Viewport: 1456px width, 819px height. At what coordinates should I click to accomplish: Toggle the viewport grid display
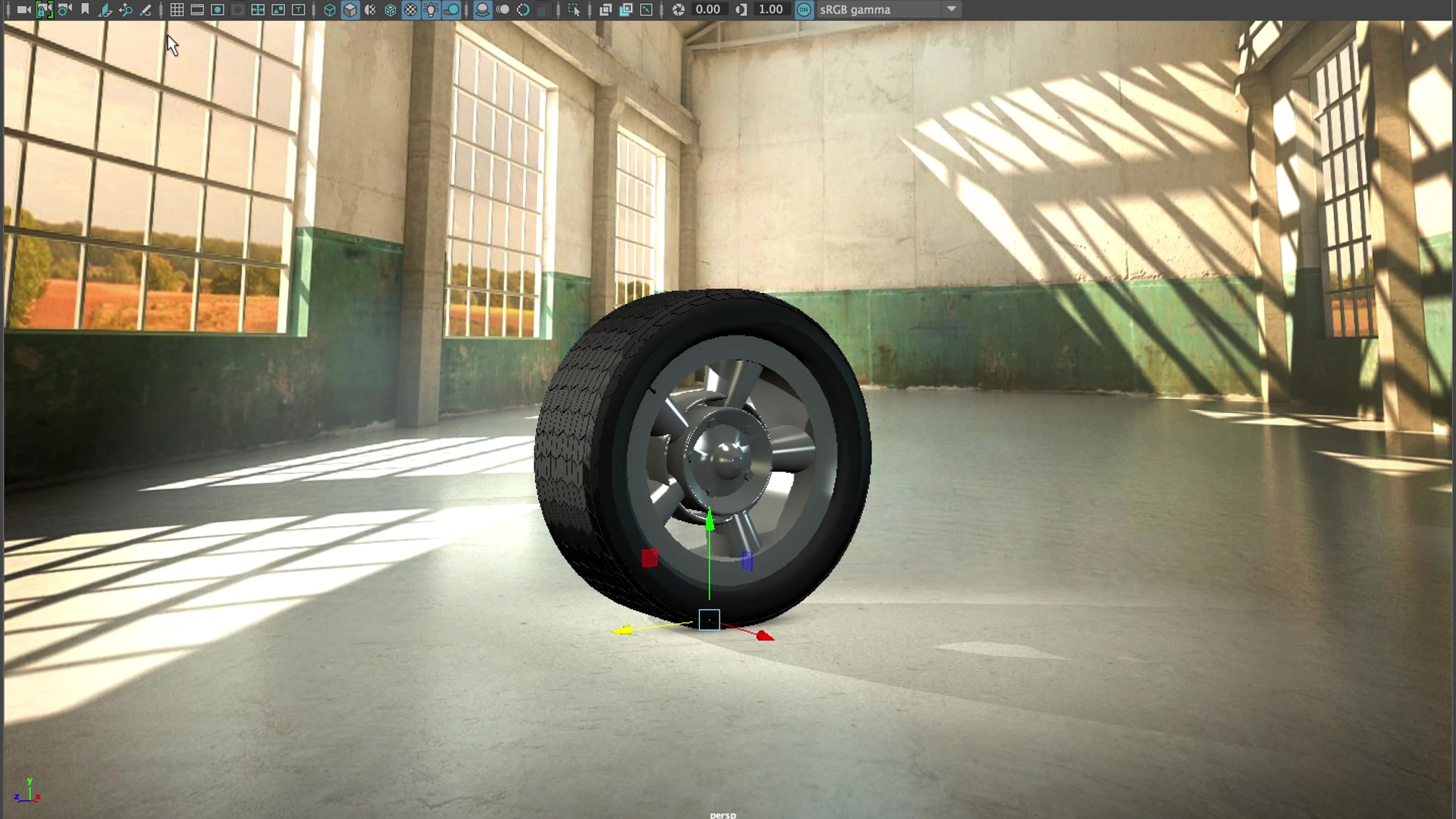click(177, 9)
